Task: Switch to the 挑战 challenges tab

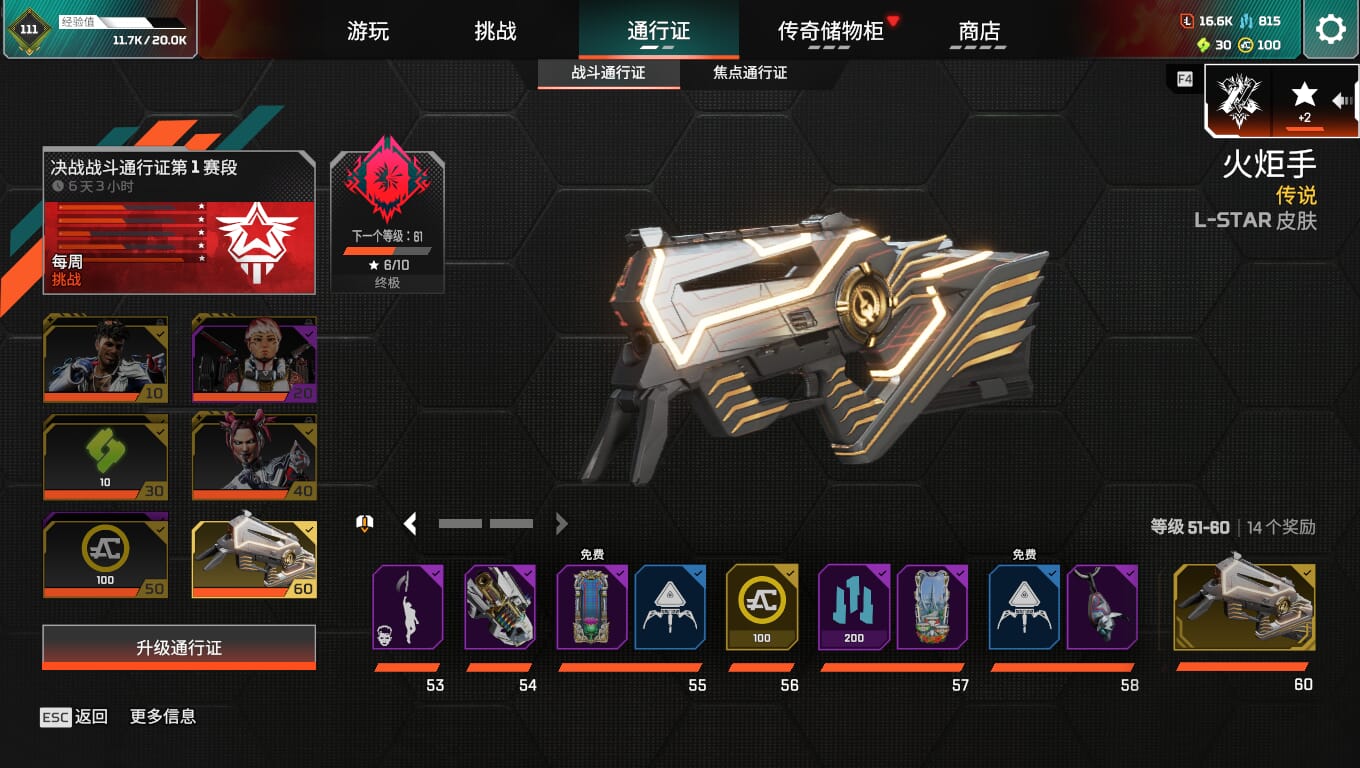Action: 495,31
